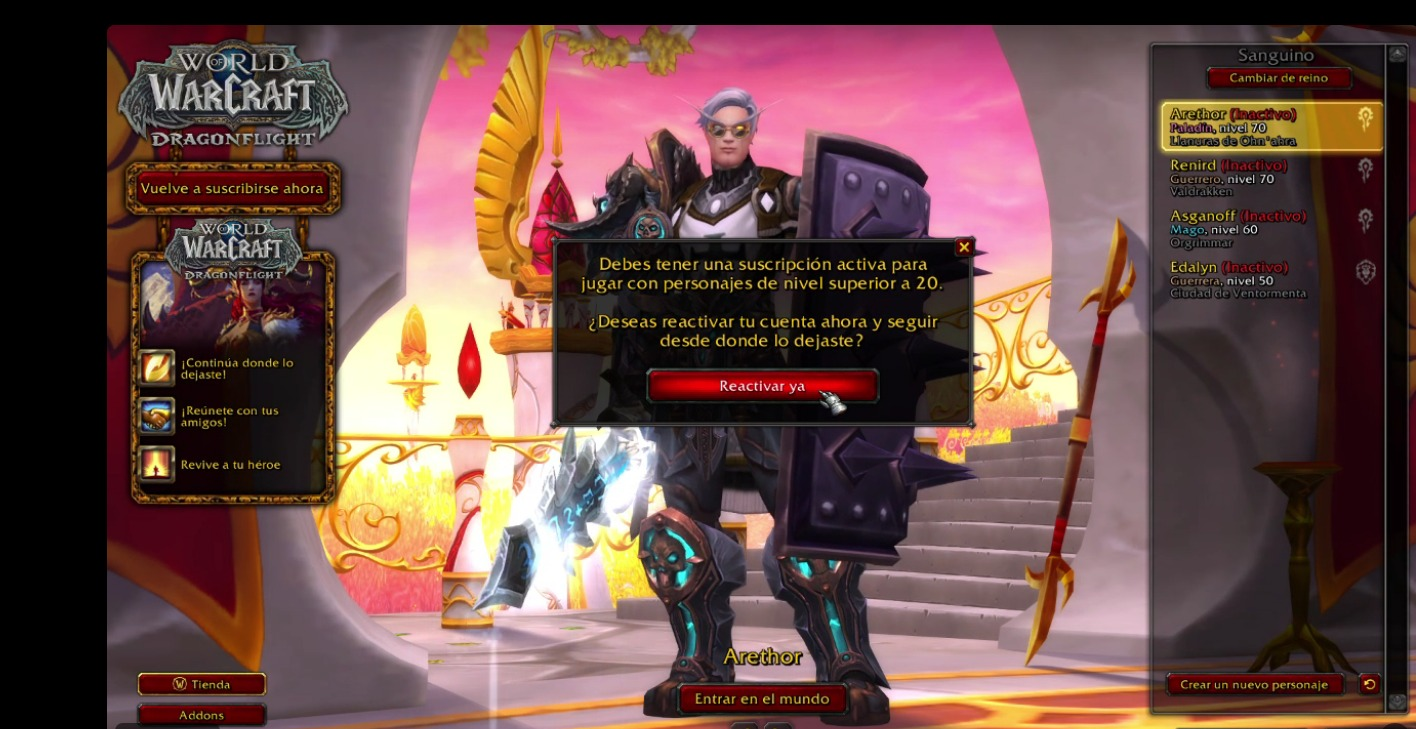Viewport: 1416px width, 729px height.
Task: Choose Vuelve a suscribirse ahora
Action: click(x=232, y=188)
